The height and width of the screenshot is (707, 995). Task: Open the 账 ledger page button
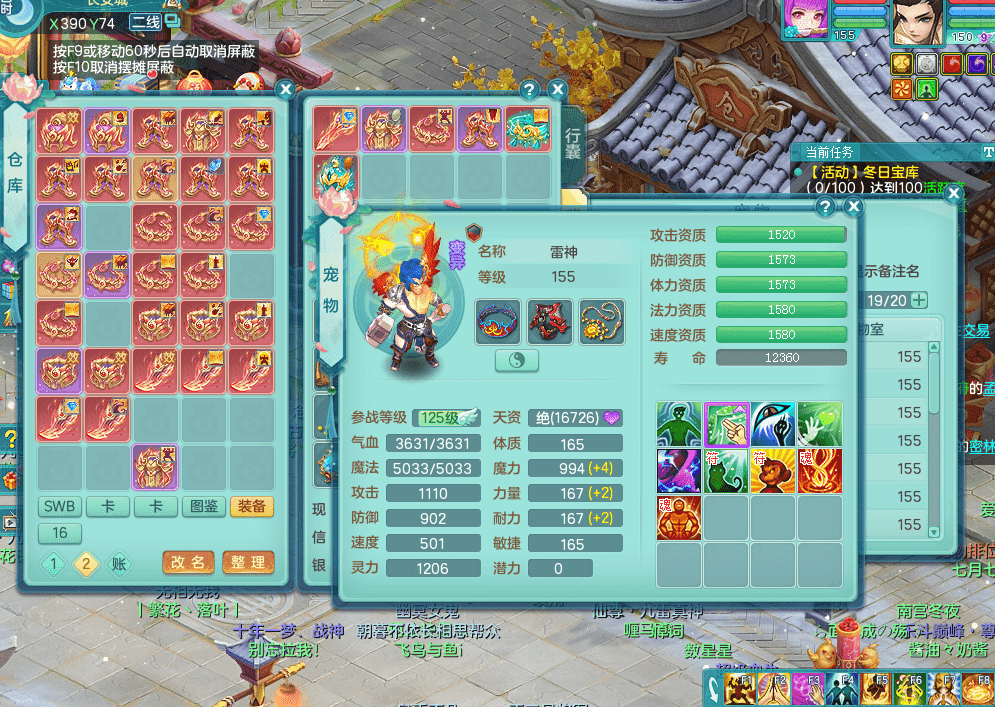click(x=119, y=565)
